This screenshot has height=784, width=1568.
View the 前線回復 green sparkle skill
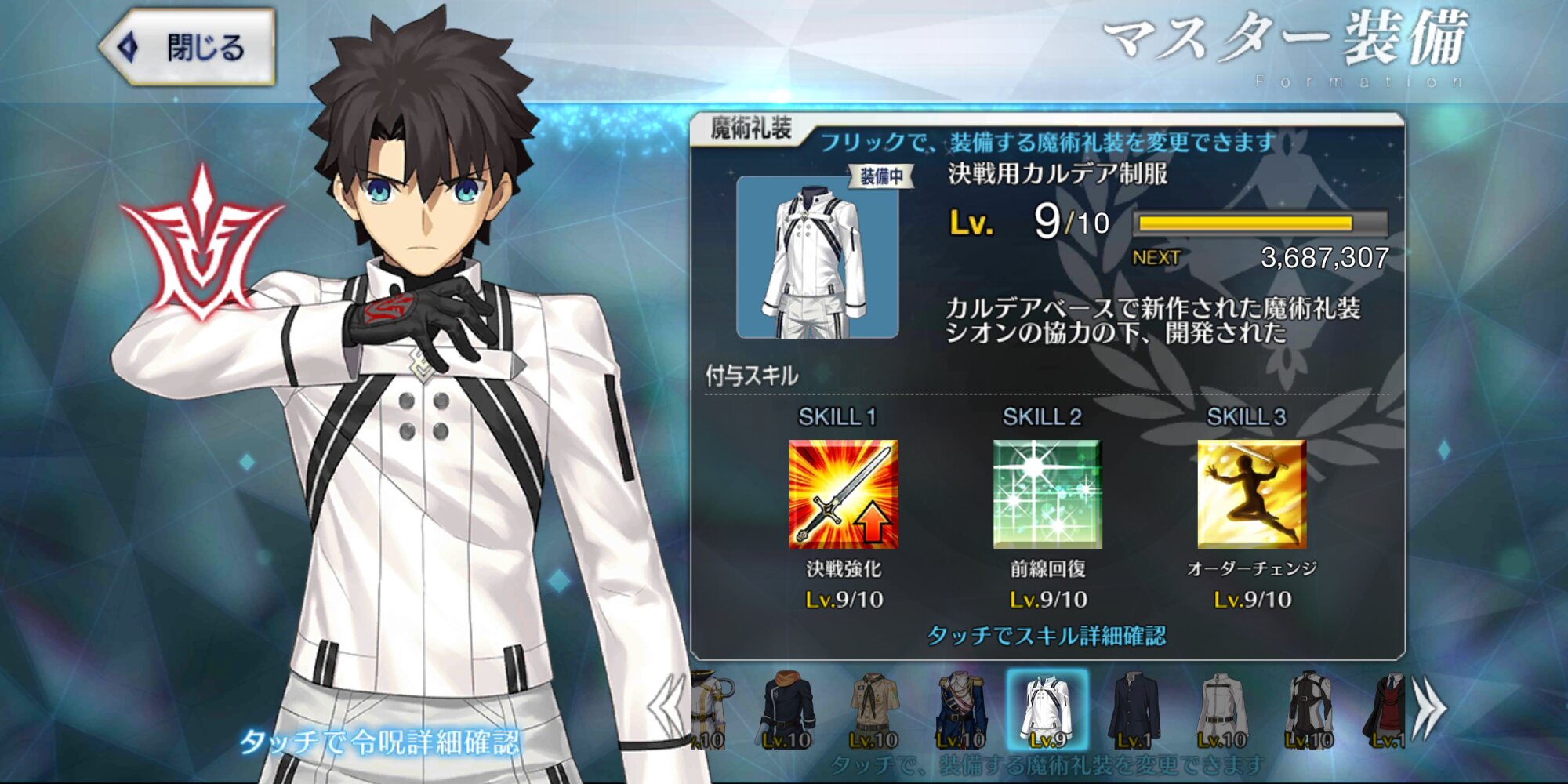point(1047,494)
